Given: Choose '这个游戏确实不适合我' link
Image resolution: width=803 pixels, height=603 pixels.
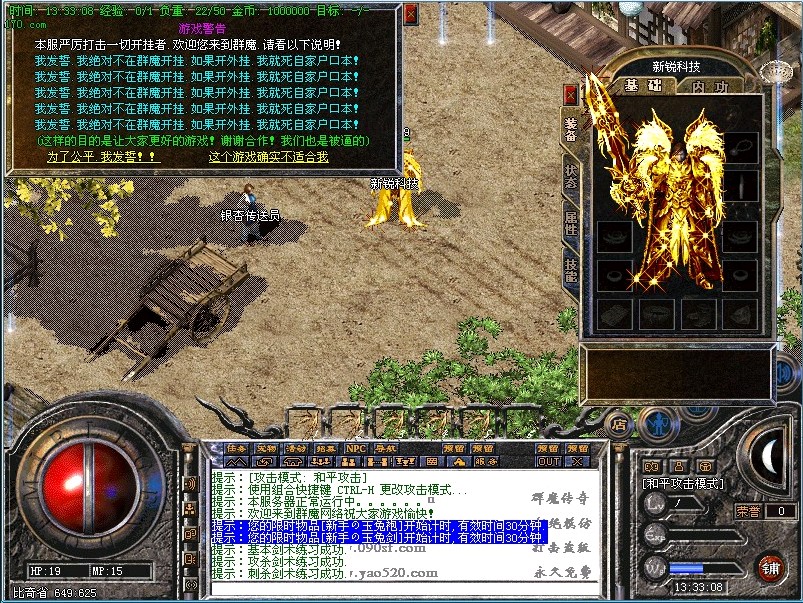Looking at the screenshot, I should tap(268, 157).
